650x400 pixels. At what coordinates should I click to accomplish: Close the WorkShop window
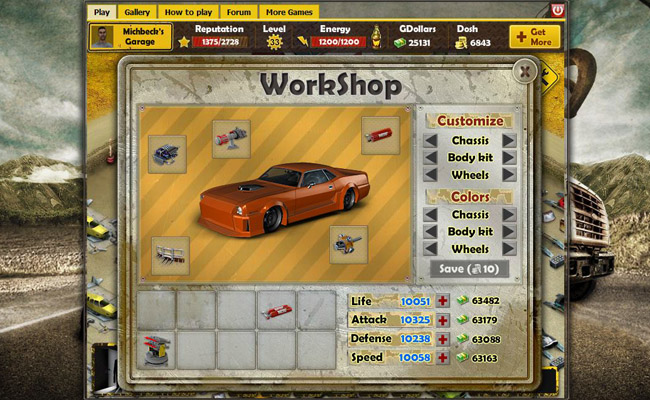[524, 71]
